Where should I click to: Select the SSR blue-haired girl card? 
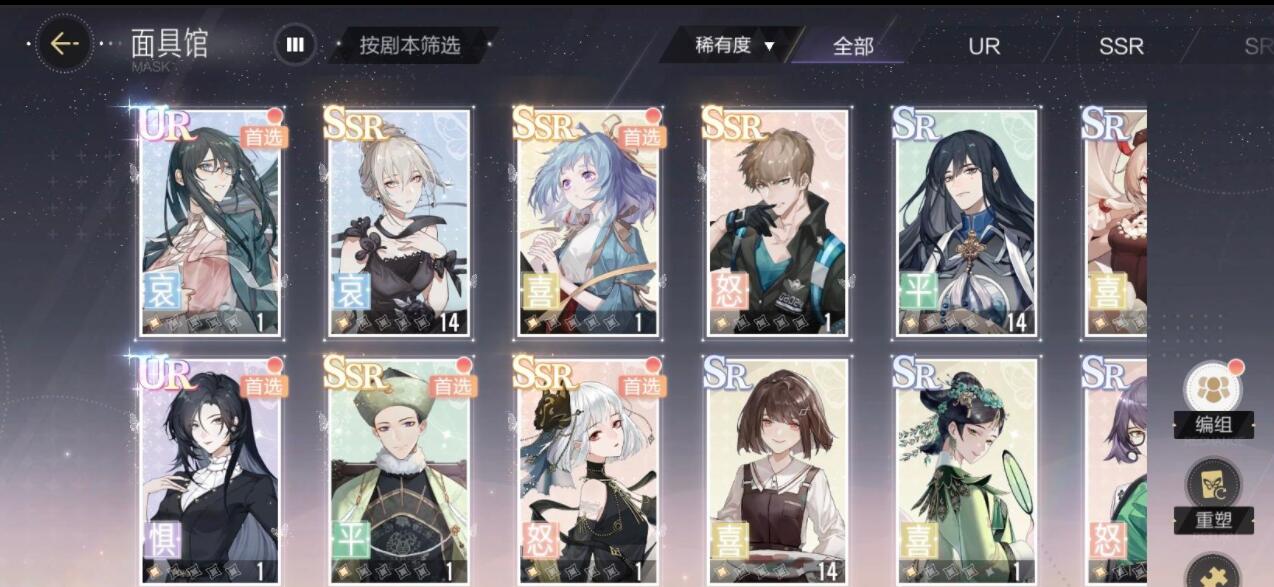[x=589, y=222]
